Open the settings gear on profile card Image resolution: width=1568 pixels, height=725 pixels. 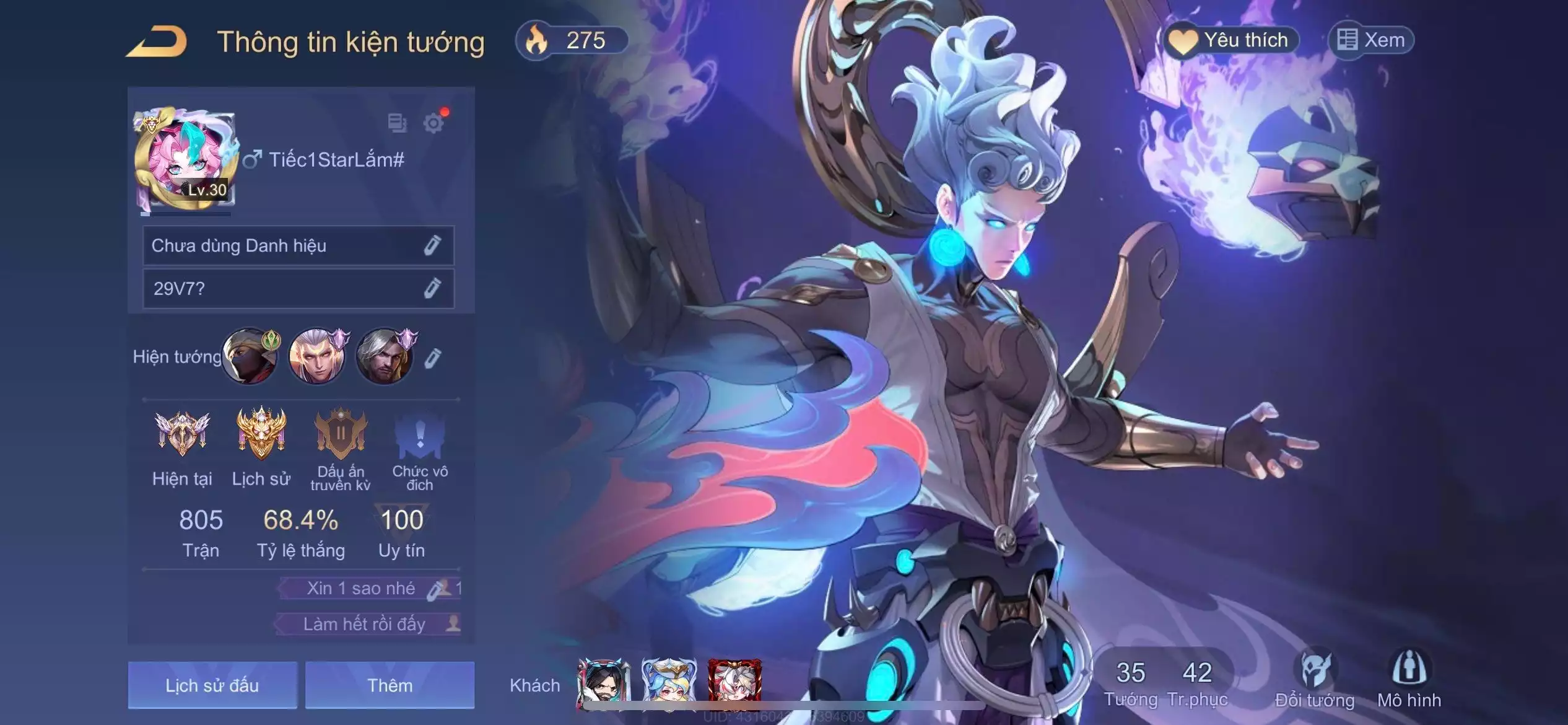433,123
